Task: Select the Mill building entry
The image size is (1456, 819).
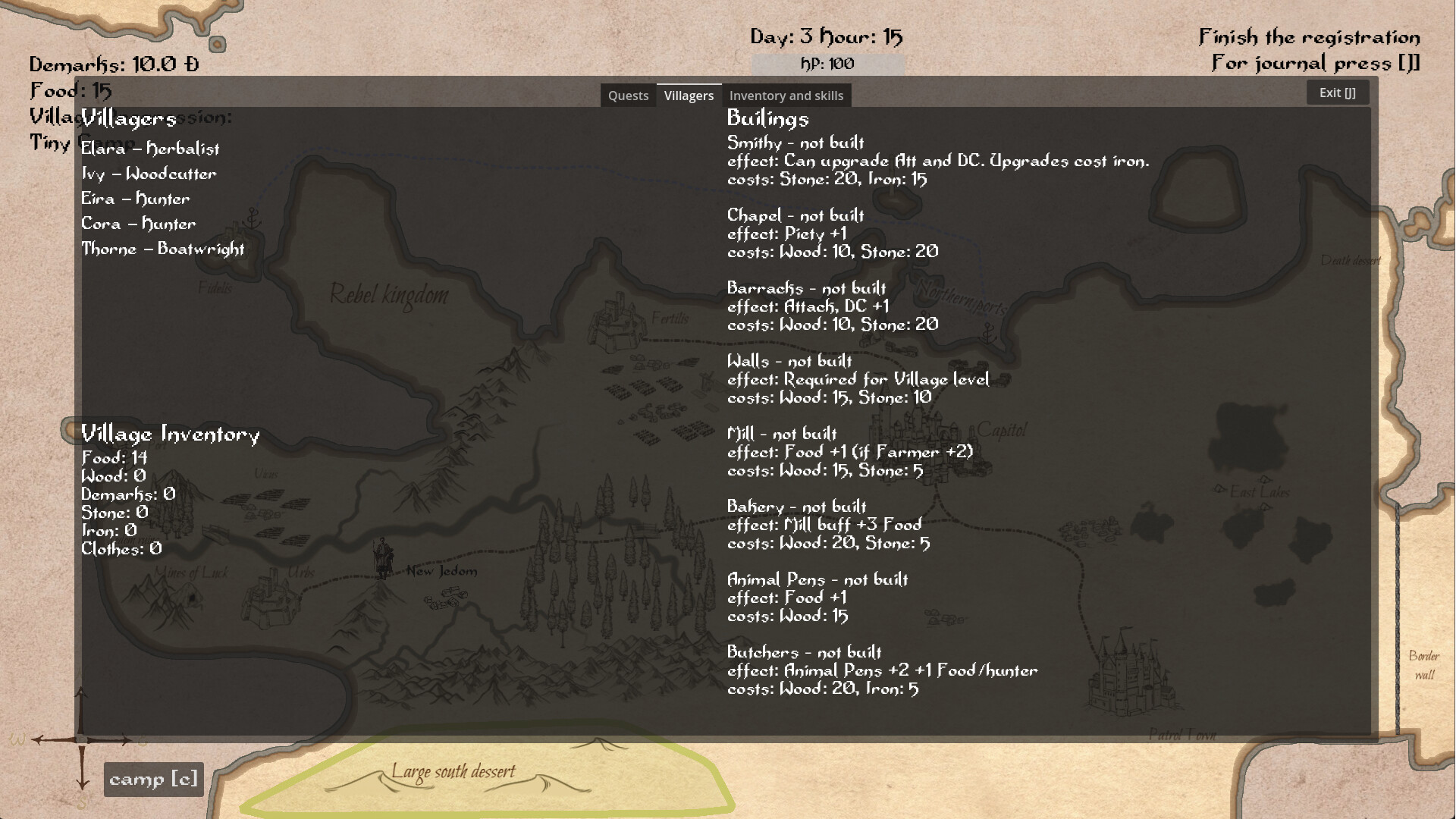Action: click(781, 434)
